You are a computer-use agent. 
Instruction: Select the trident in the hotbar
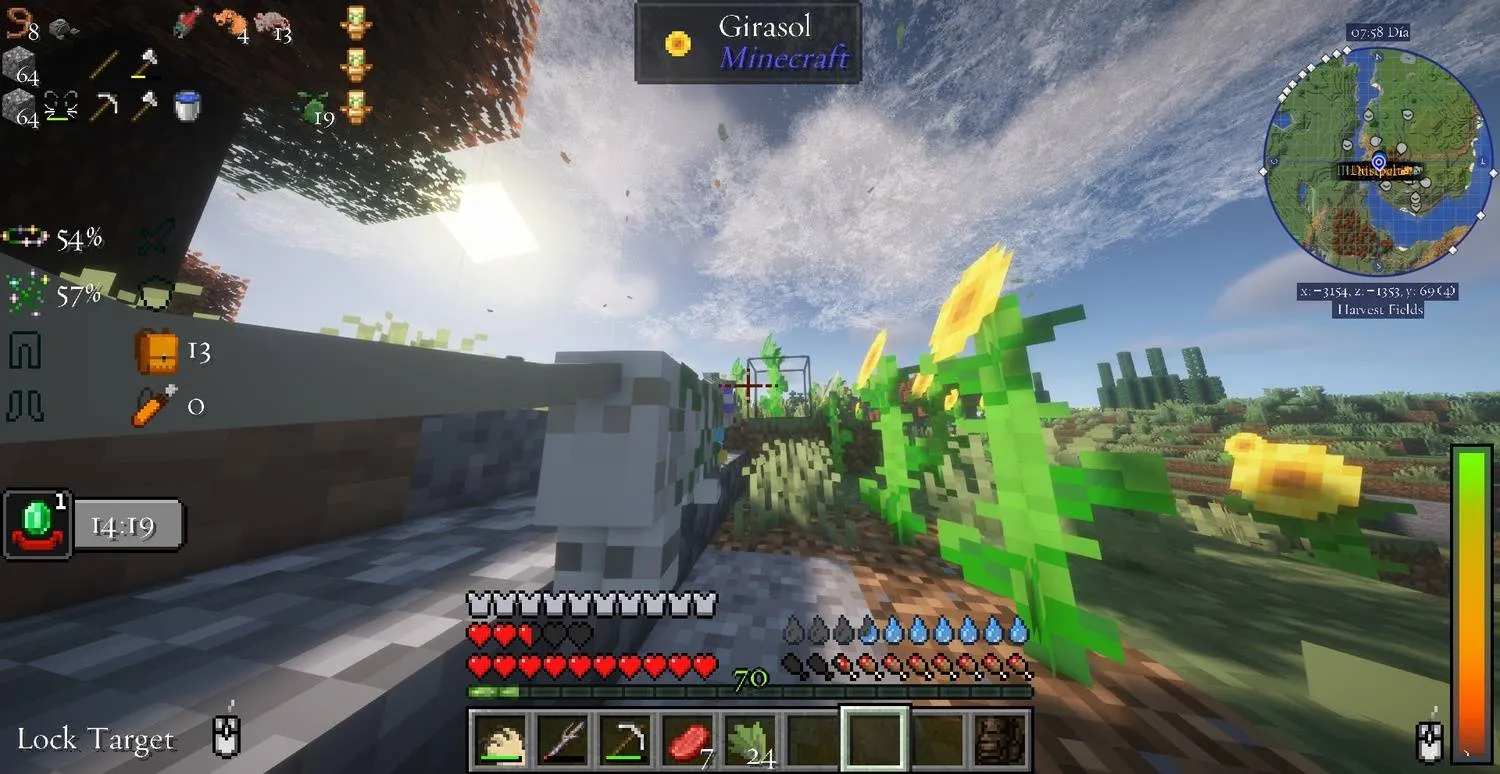pos(564,738)
